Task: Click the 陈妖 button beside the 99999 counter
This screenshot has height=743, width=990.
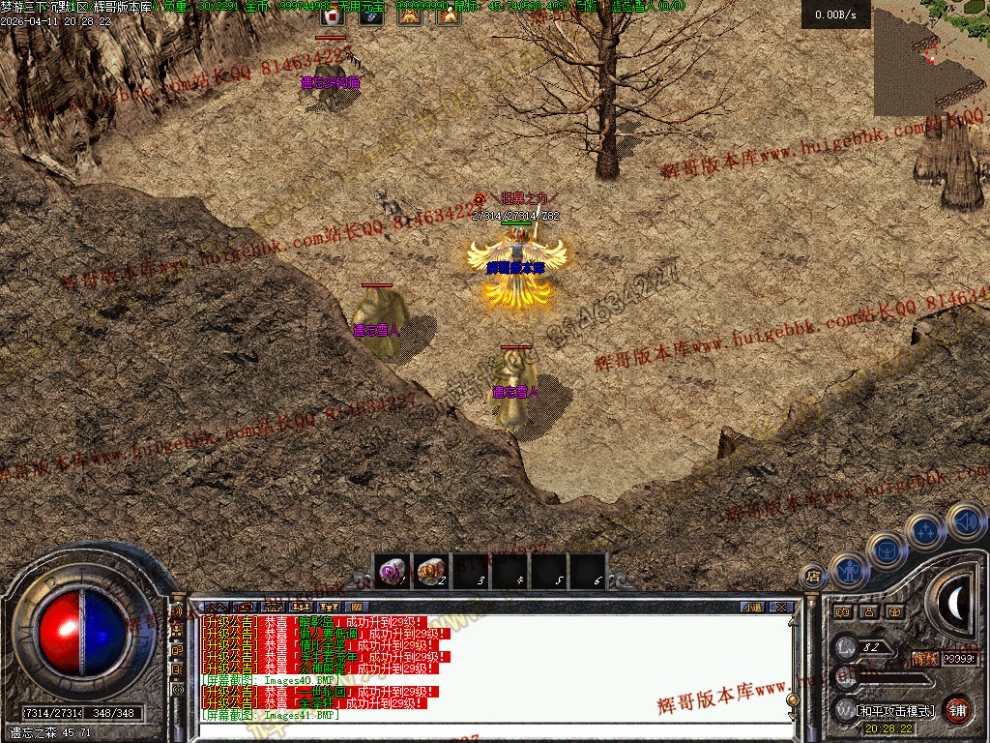Action: click(x=925, y=658)
